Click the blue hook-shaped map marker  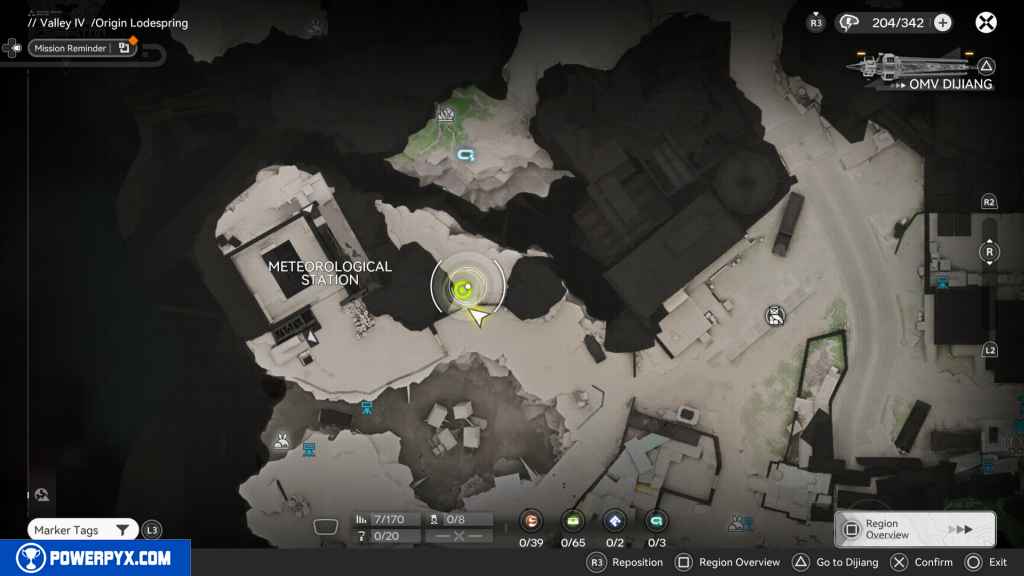tap(465, 155)
